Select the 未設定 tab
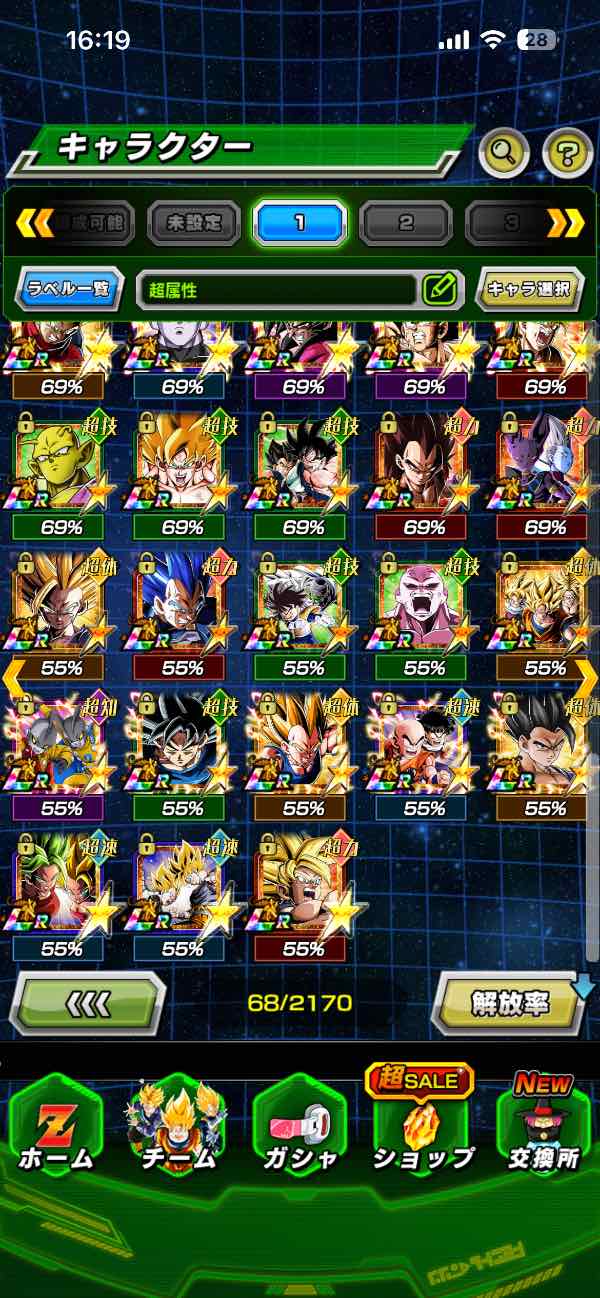This screenshot has width=600, height=1298. [194, 223]
